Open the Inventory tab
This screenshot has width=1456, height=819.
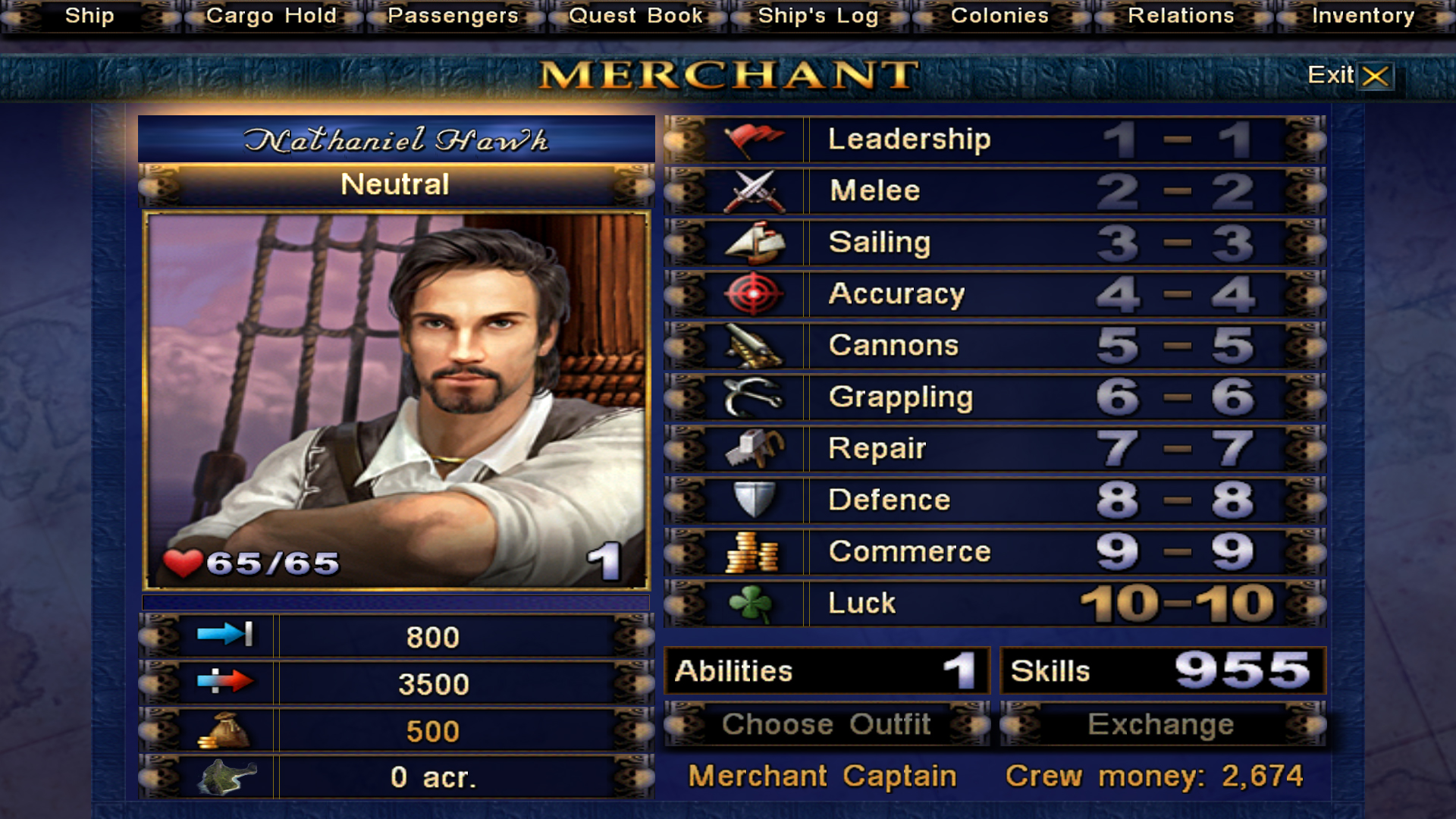coord(1363,16)
